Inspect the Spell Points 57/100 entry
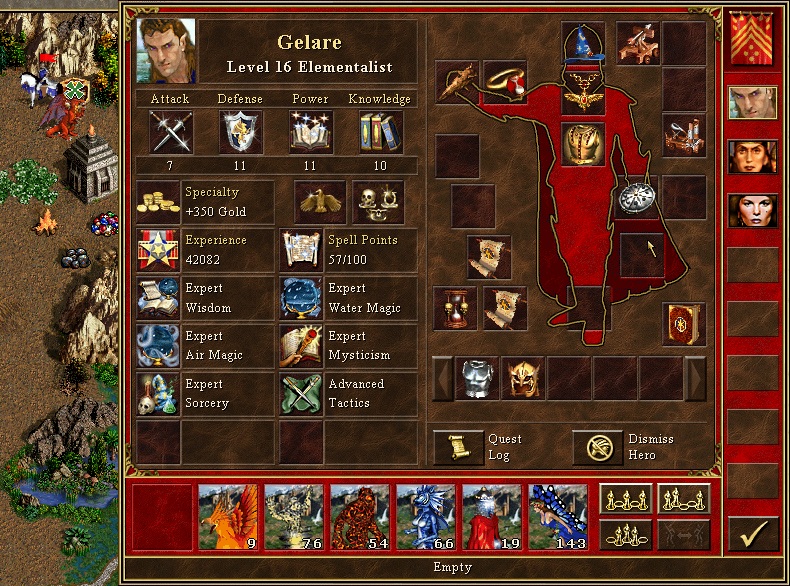This screenshot has width=790, height=586. pos(347,250)
